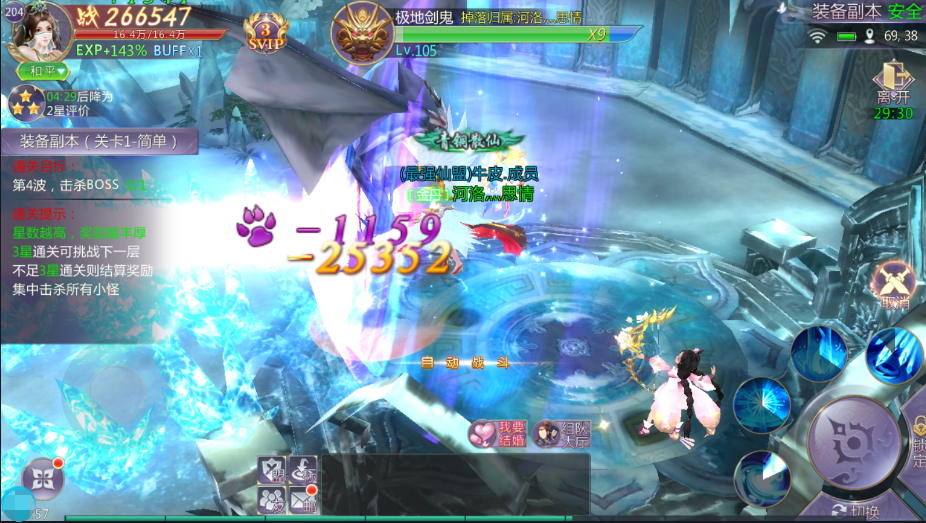Screen dimensions: 926x523
Task: Open the flower menu button with red dot
Action: click(42, 478)
